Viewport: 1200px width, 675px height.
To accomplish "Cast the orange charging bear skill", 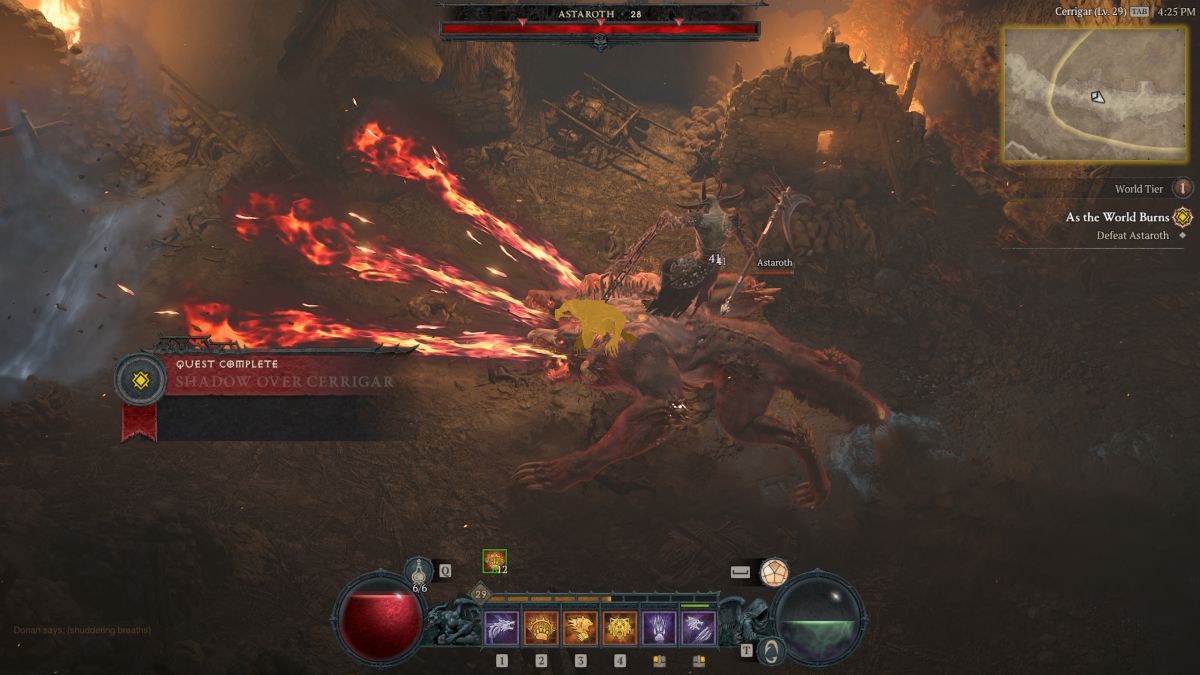I will (580, 628).
